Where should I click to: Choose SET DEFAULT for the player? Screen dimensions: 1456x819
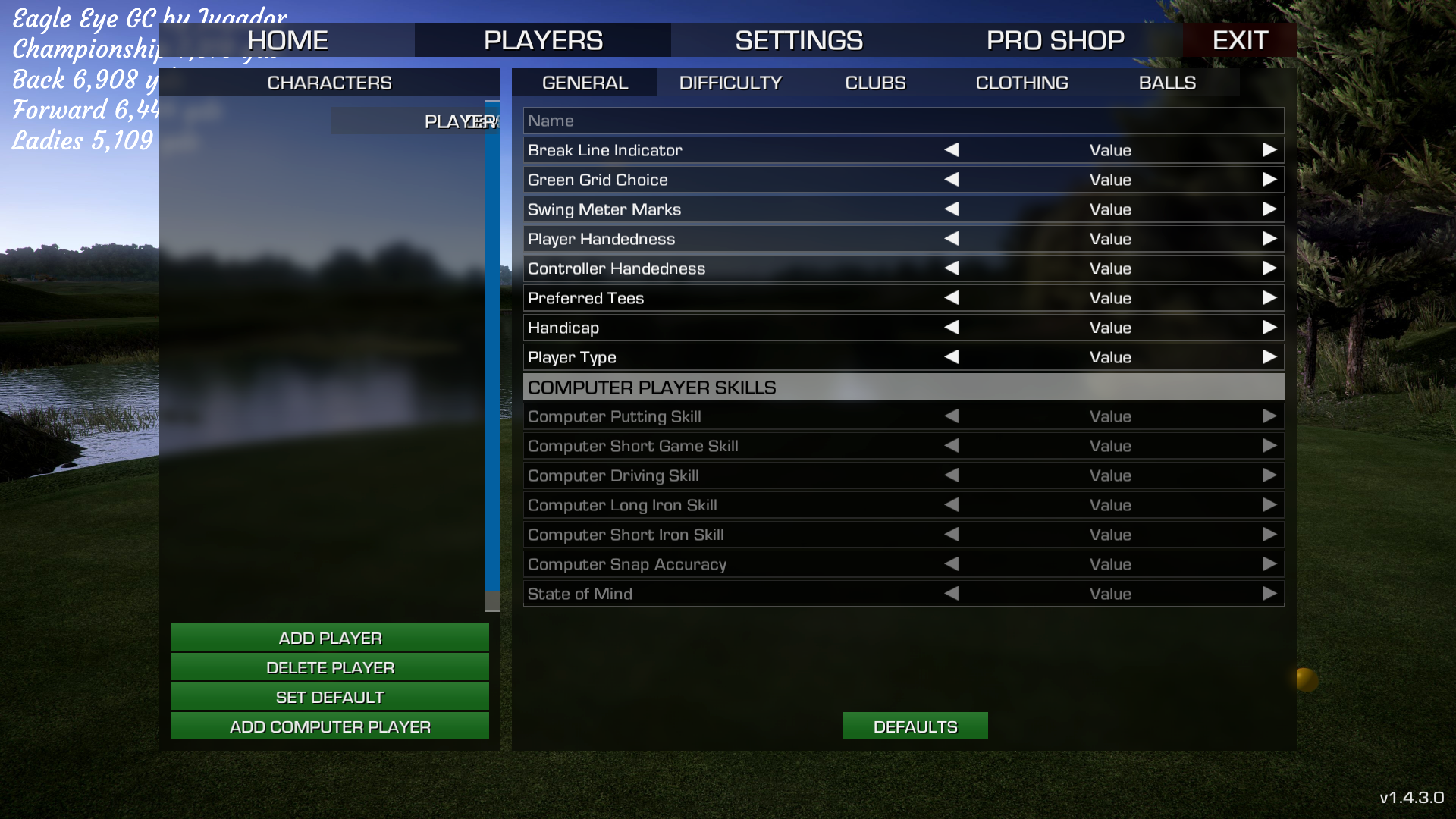[330, 697]
